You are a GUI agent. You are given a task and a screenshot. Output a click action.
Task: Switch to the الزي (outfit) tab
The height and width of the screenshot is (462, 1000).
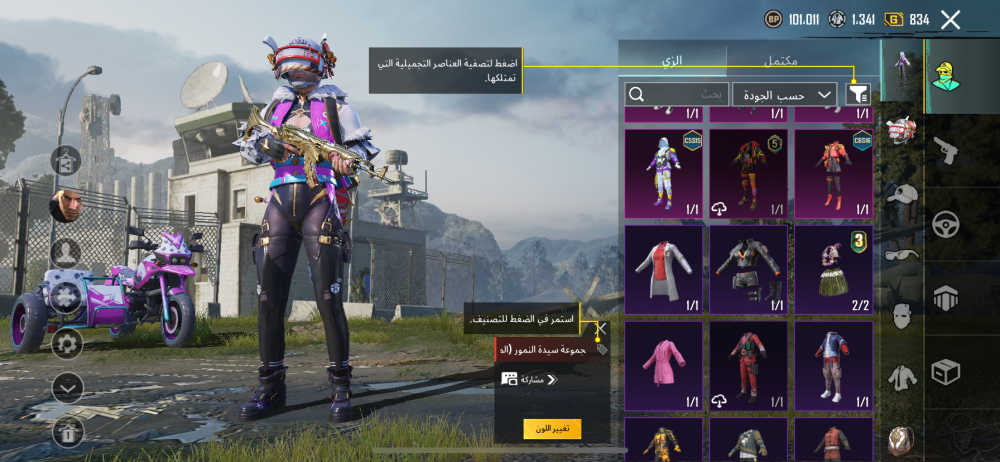[672, 61]
